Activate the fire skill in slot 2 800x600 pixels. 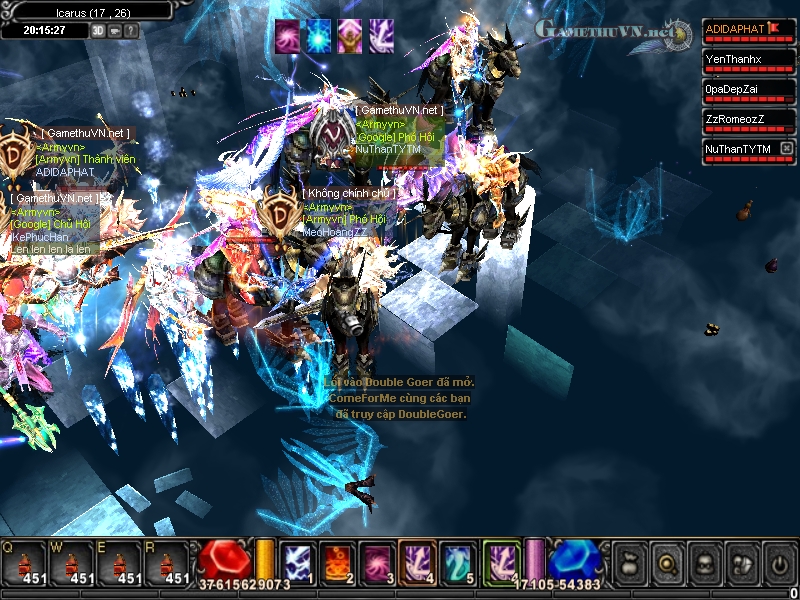coord(337,562)
